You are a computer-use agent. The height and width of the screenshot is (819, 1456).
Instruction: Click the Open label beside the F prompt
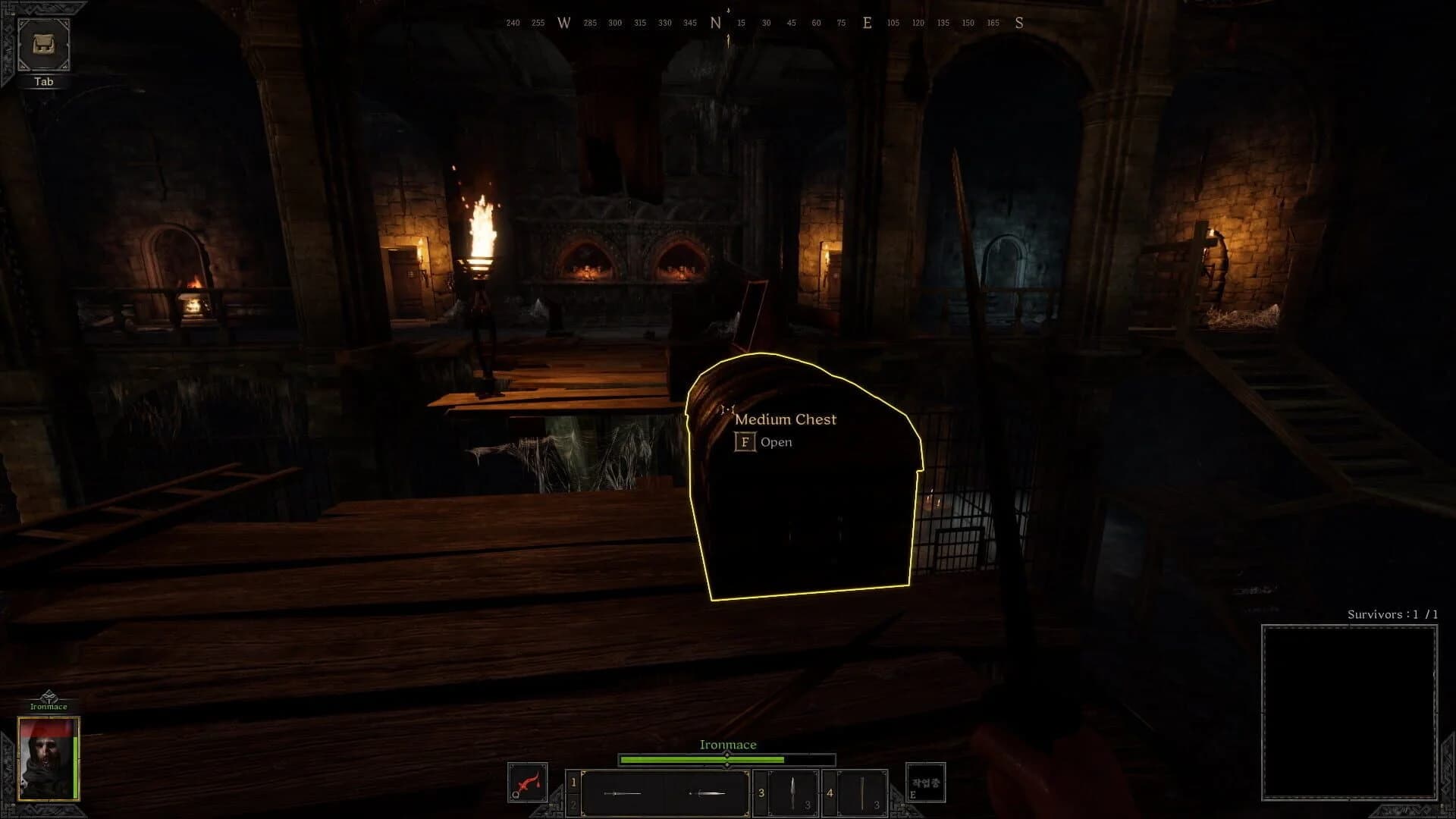coord(775,441)
